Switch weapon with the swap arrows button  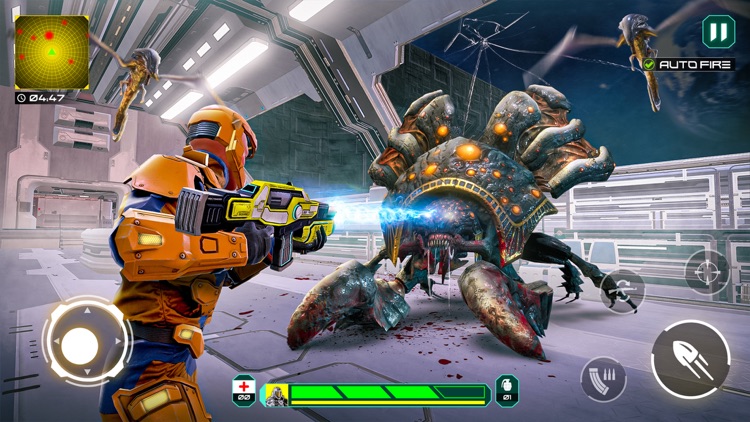pyautogui.click(x=622, y=290)
